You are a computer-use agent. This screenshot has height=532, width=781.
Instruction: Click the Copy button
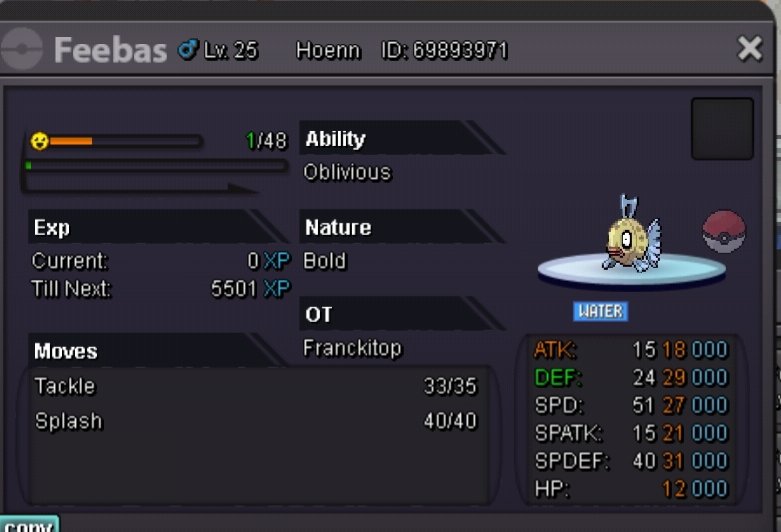click(29, 524)
